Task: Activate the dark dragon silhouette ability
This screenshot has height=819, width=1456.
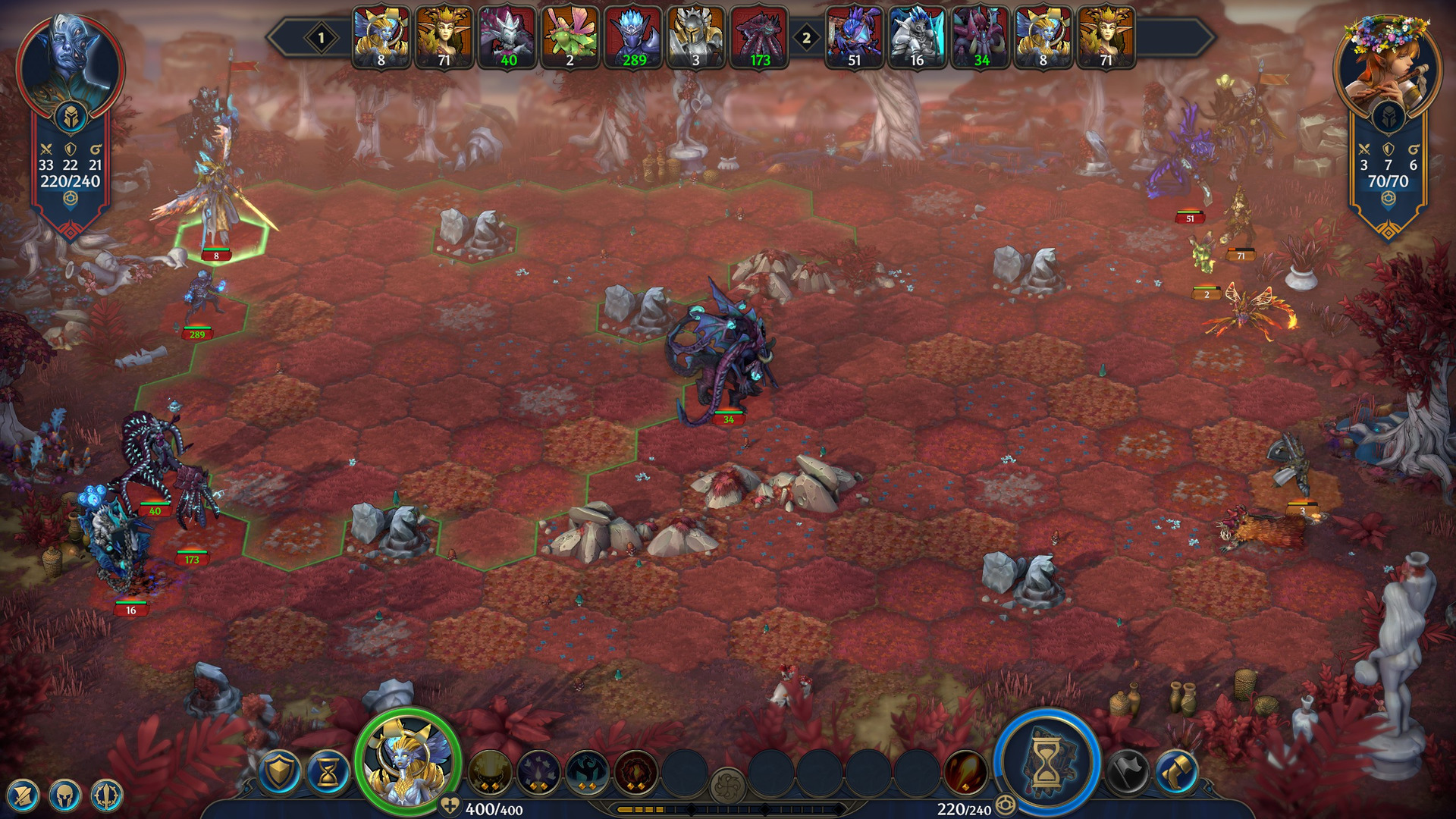Action: tap(586, 773)
